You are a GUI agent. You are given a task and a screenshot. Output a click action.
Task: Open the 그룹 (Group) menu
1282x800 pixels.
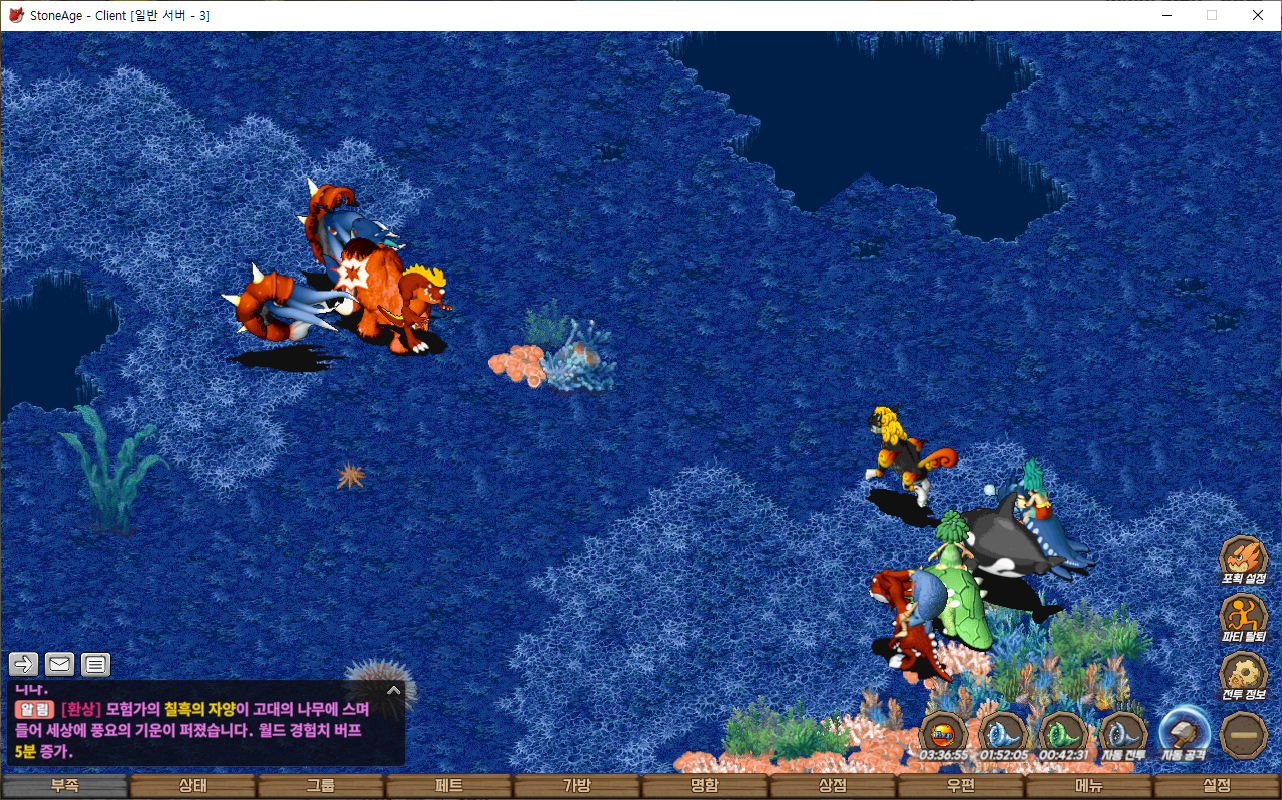pos(321,786)
